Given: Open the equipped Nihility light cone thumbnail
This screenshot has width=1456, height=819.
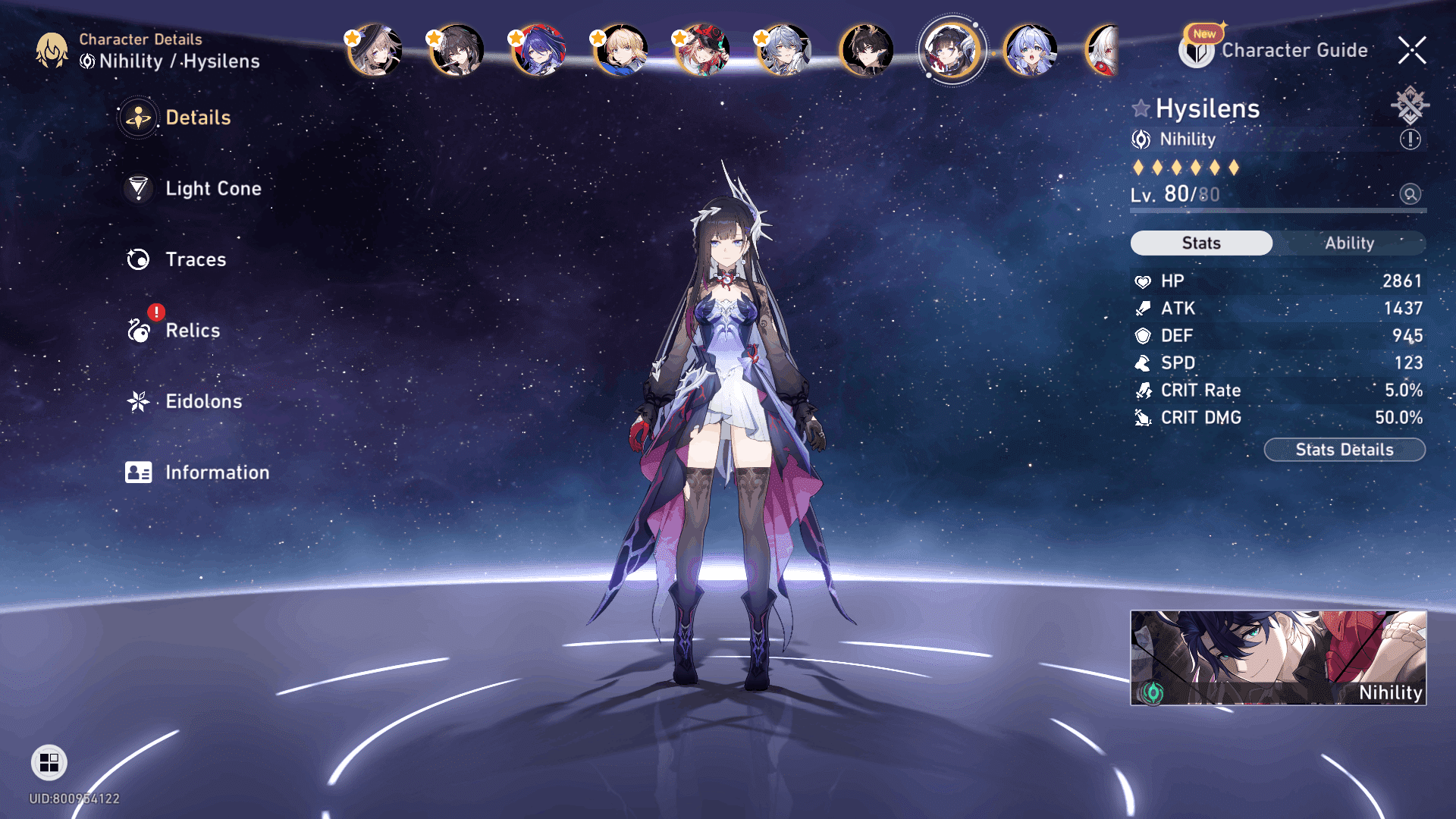Looking at the screenshot, I should [1278, 657].
